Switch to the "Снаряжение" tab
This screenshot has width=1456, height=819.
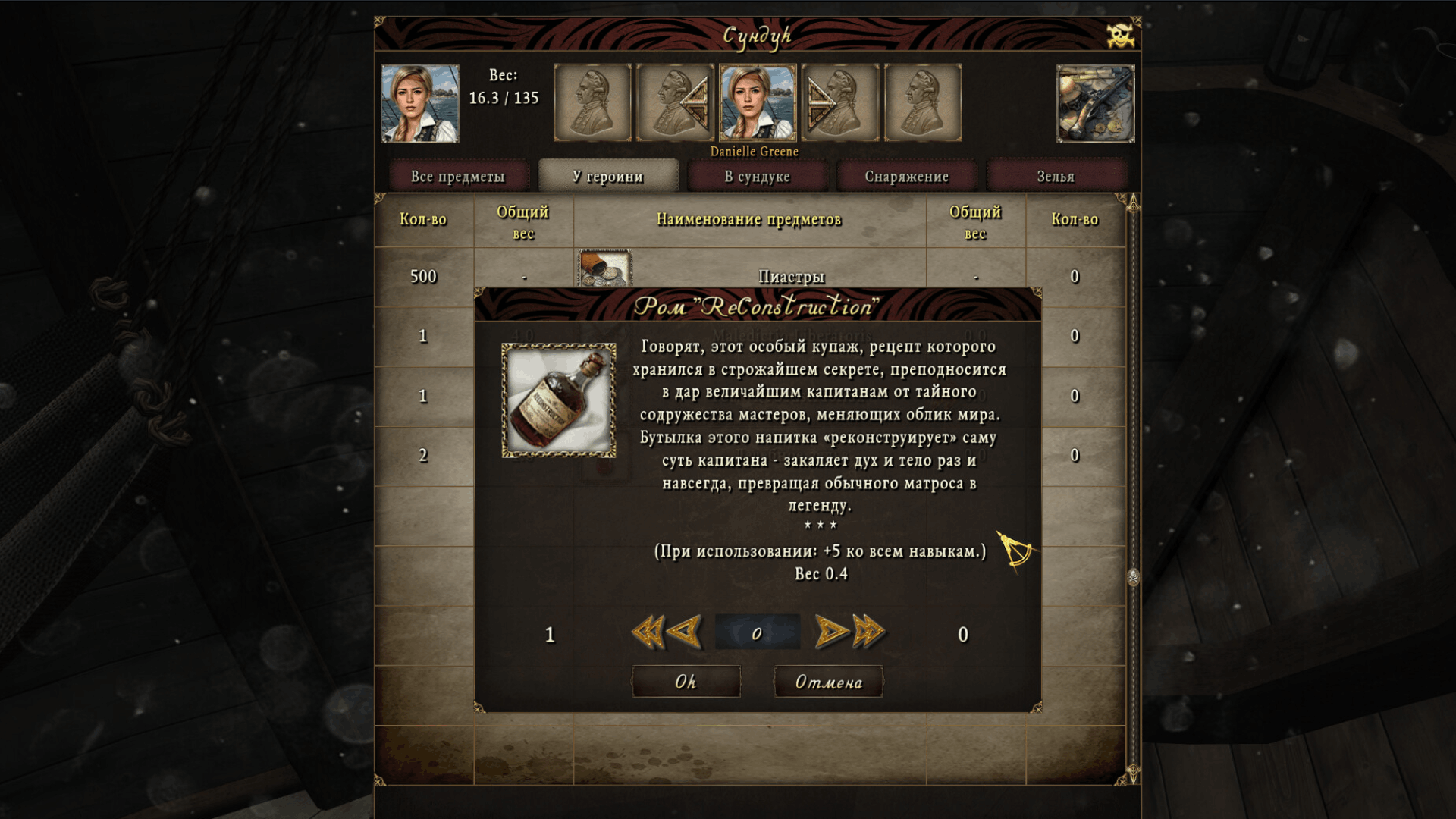(906, 177)
